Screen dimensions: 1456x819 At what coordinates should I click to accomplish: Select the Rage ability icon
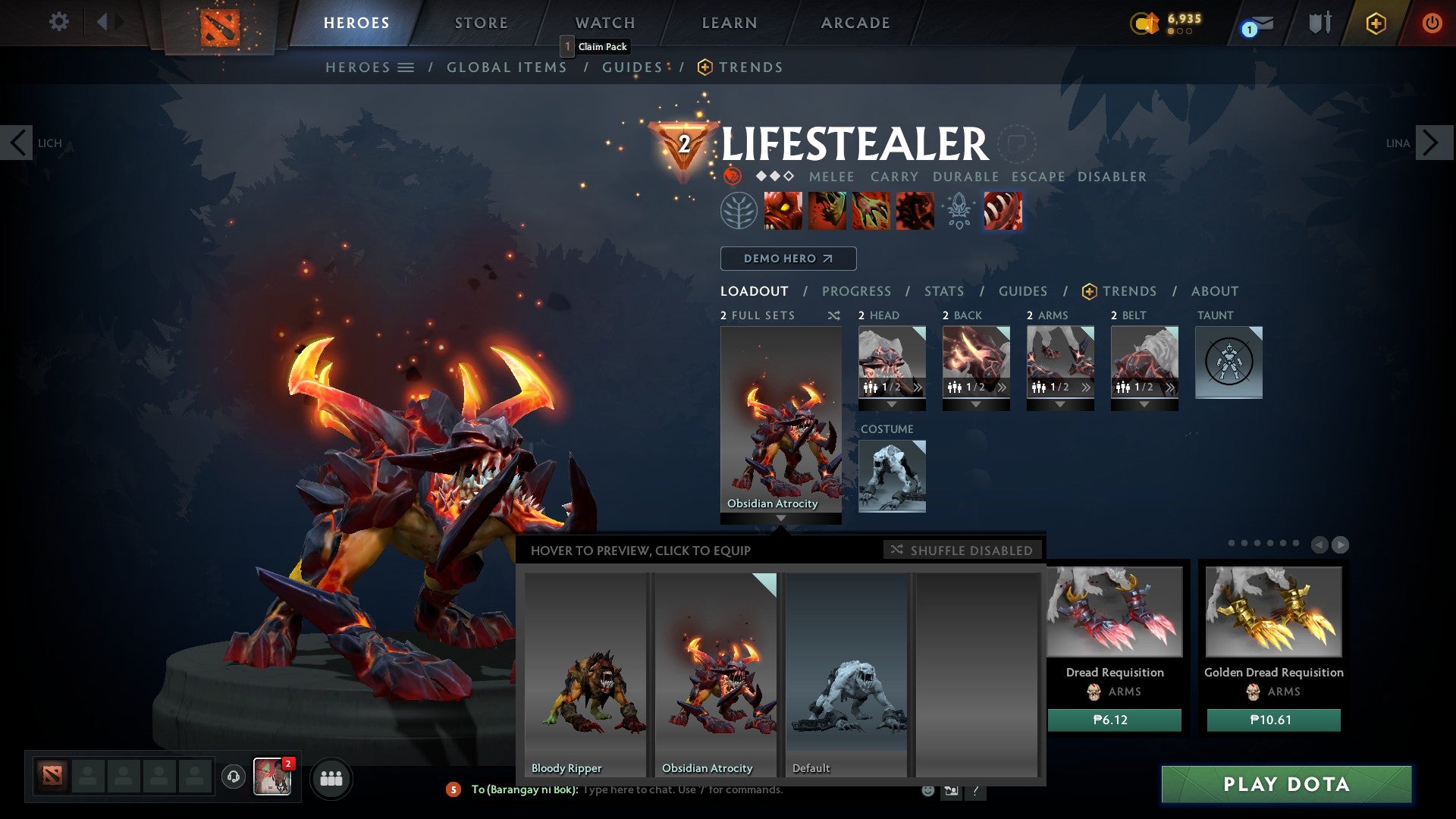point(783,211)
